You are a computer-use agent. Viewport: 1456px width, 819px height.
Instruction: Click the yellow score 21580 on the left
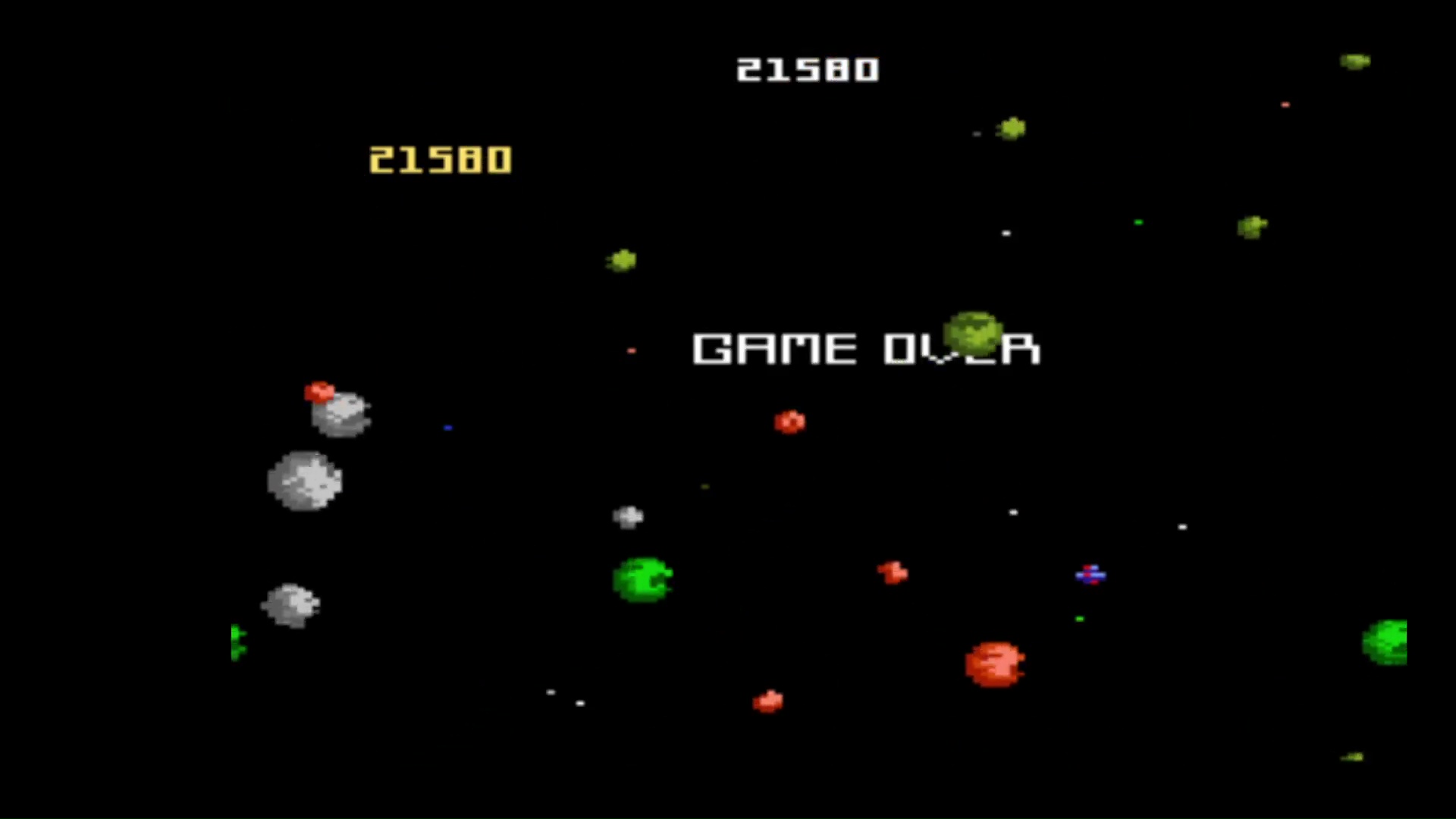point(440,159)
